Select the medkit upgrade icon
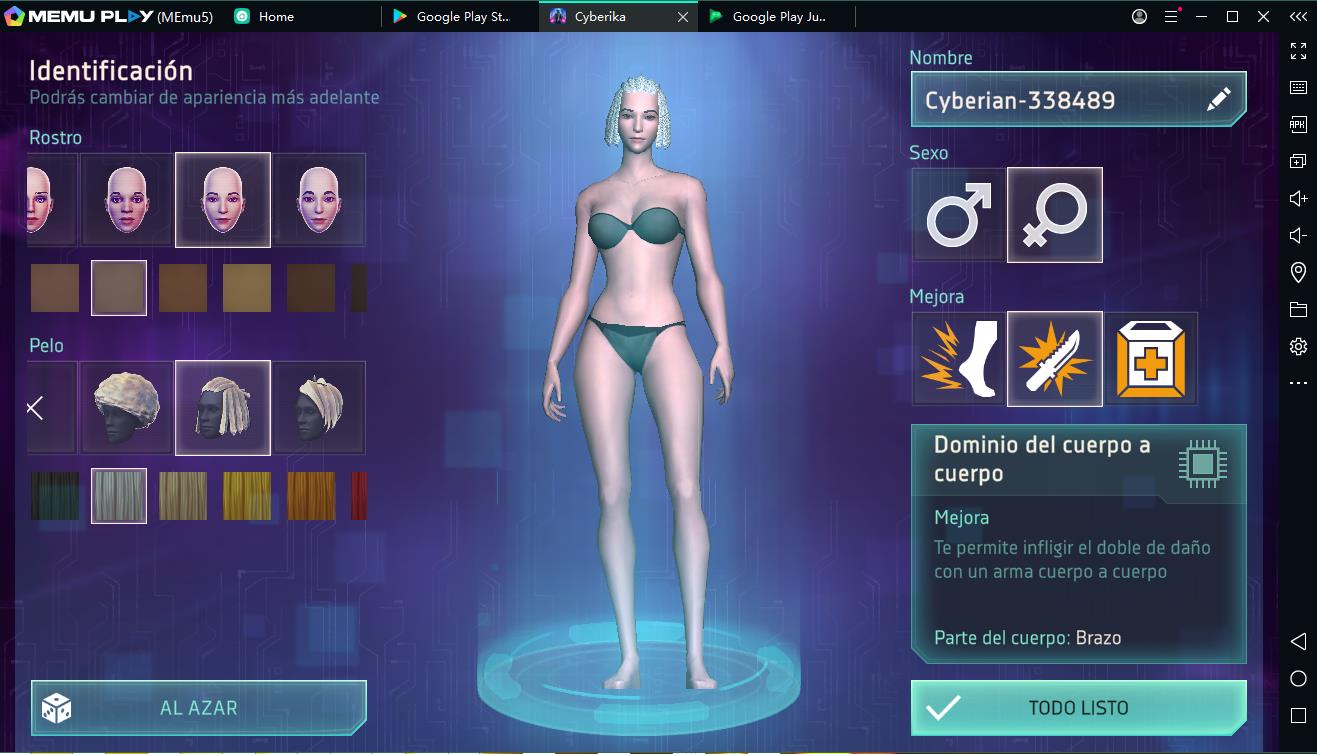Image resolution: width=1317 pixels, height=754 pixels. tap(1152, 358)
